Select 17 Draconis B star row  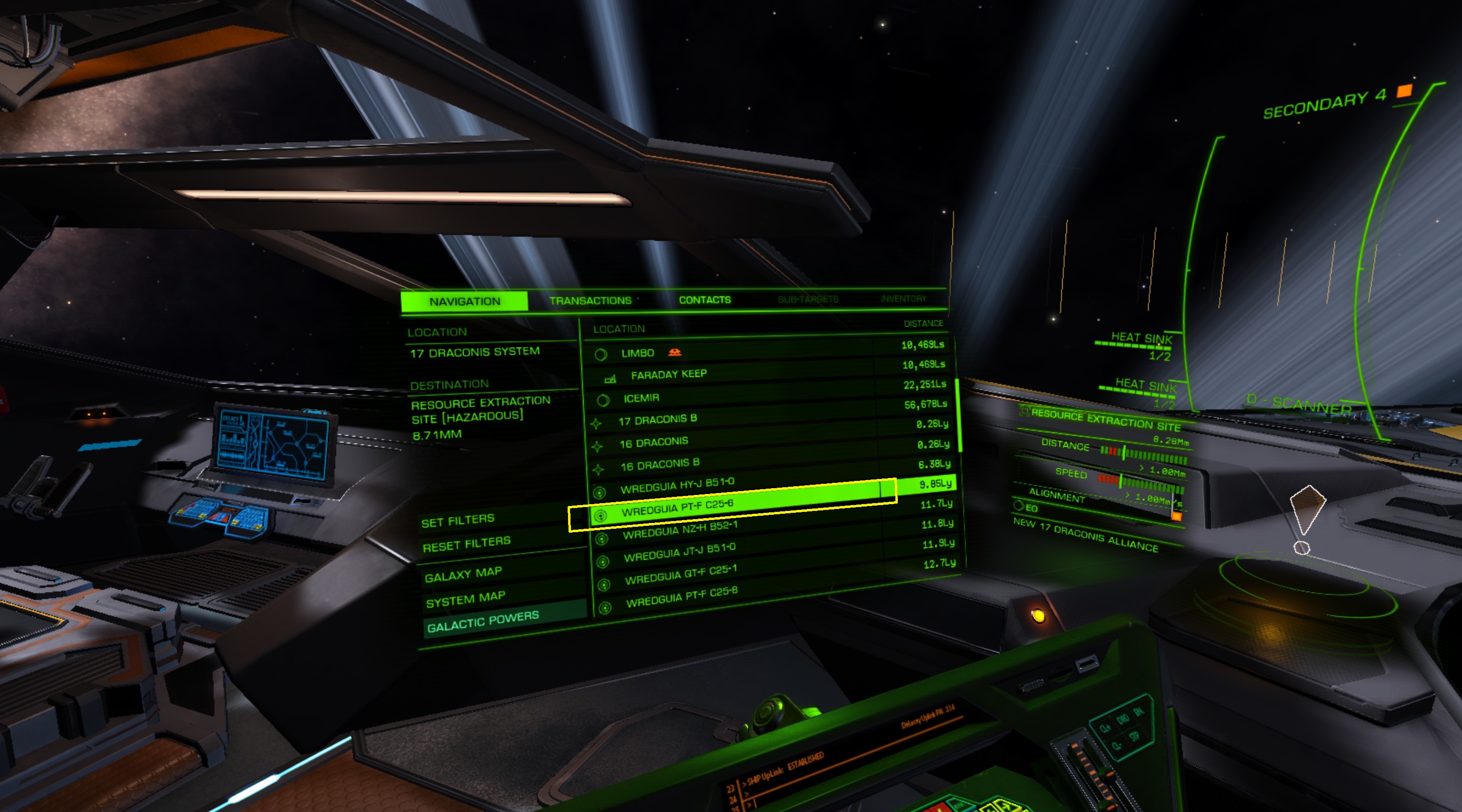pos(657,420)
